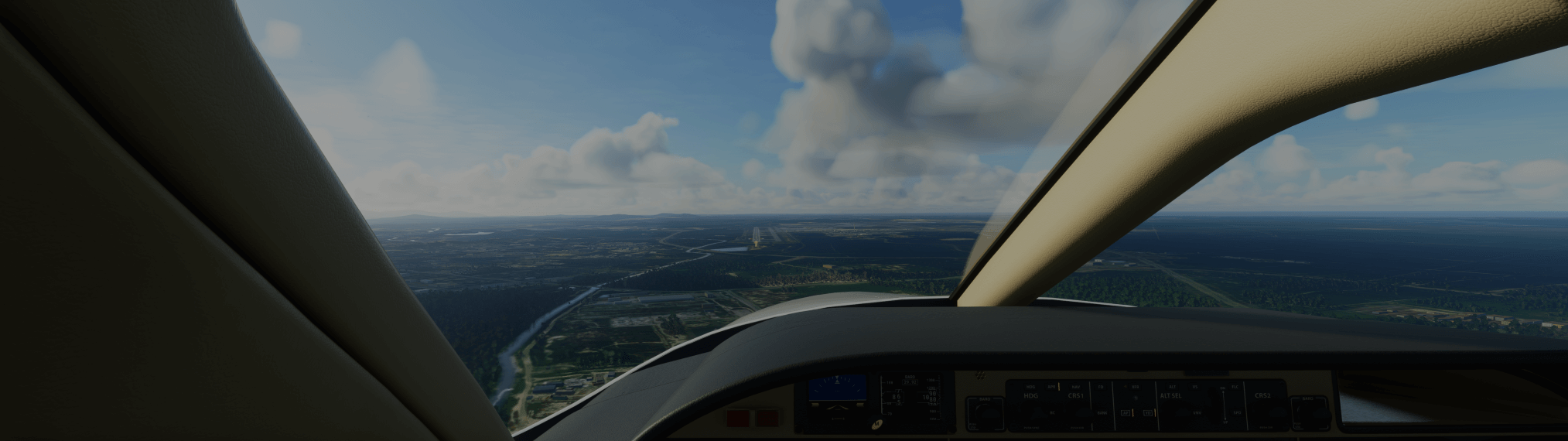Click the CRS1 course knob
Image resolution: width=1568 pixels, height=441 pixels.
[1083, 414]
